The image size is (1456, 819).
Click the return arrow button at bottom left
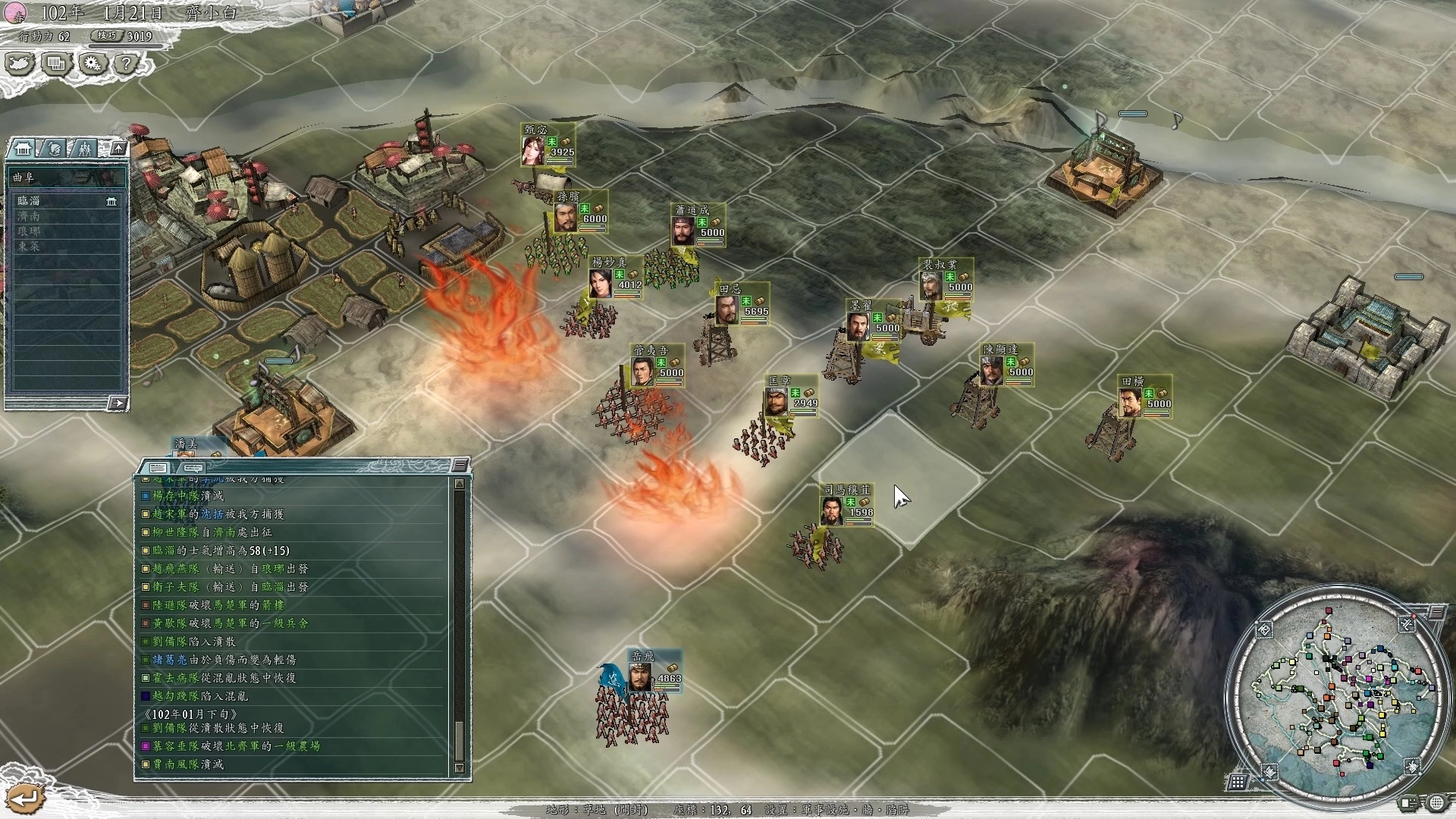pos(24,798)
